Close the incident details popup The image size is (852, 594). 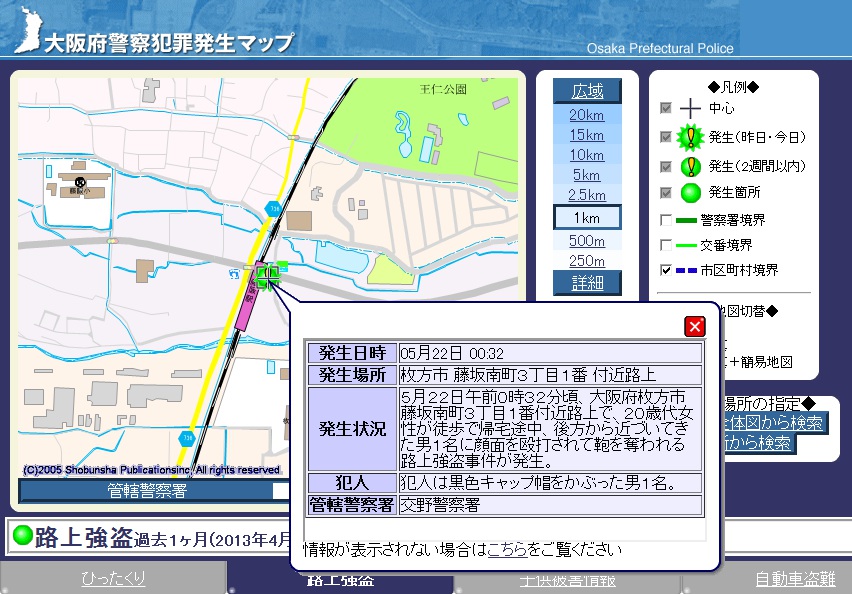click(694, 326)
